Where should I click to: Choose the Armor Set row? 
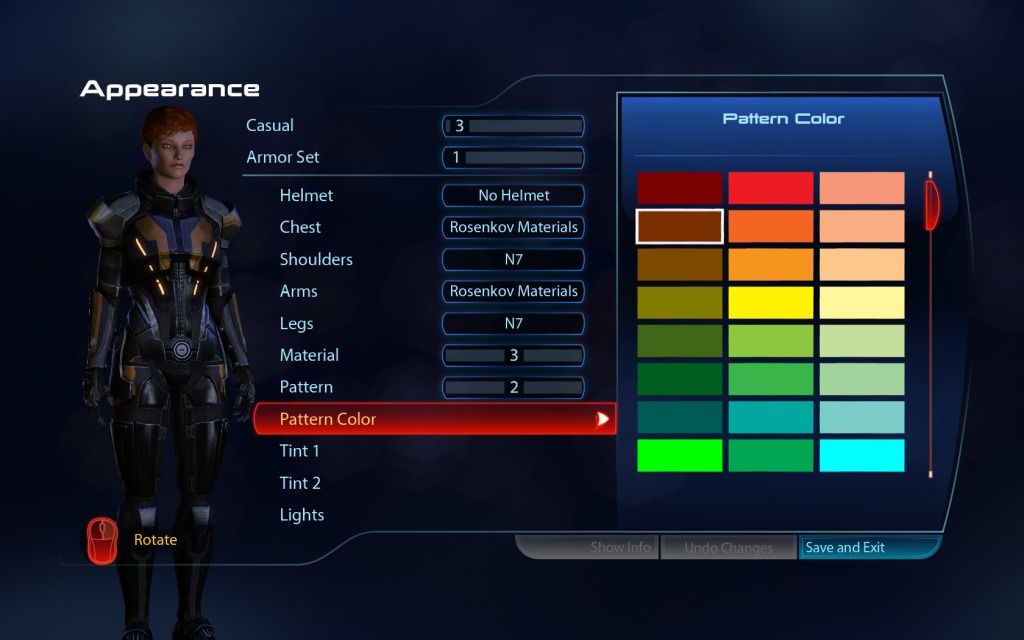point(283,158)
